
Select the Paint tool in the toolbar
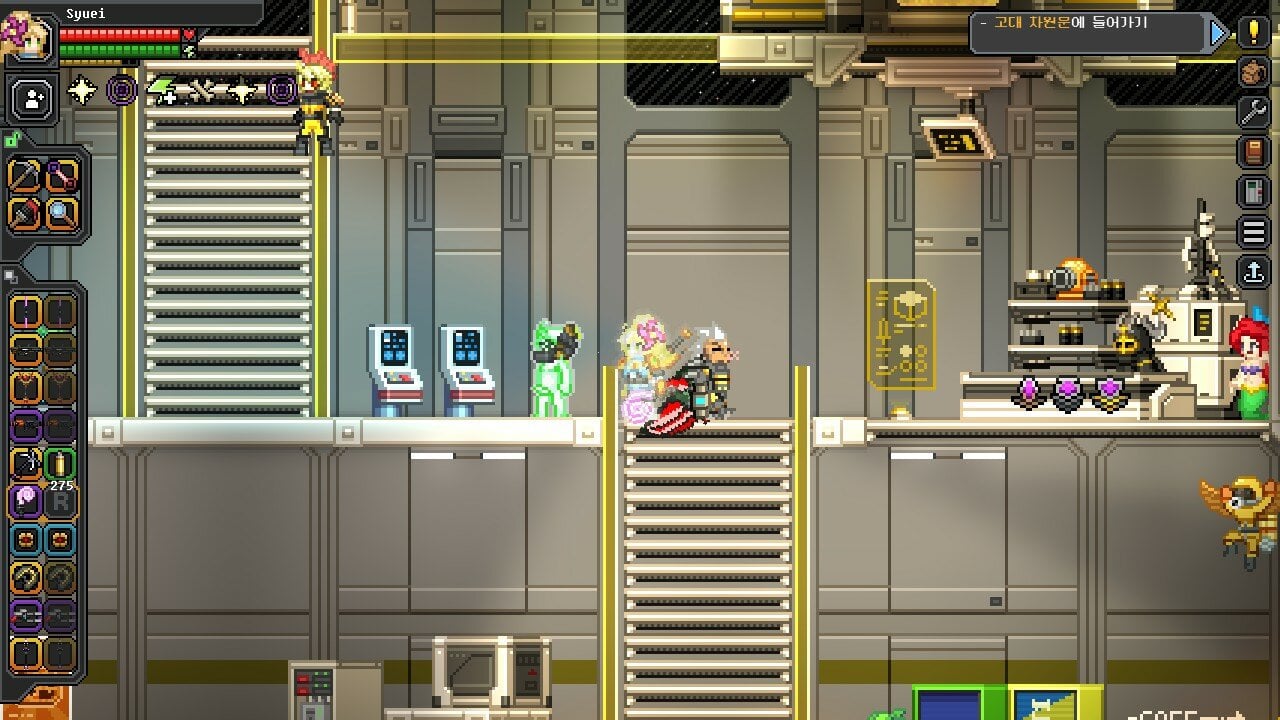[22, 213]
